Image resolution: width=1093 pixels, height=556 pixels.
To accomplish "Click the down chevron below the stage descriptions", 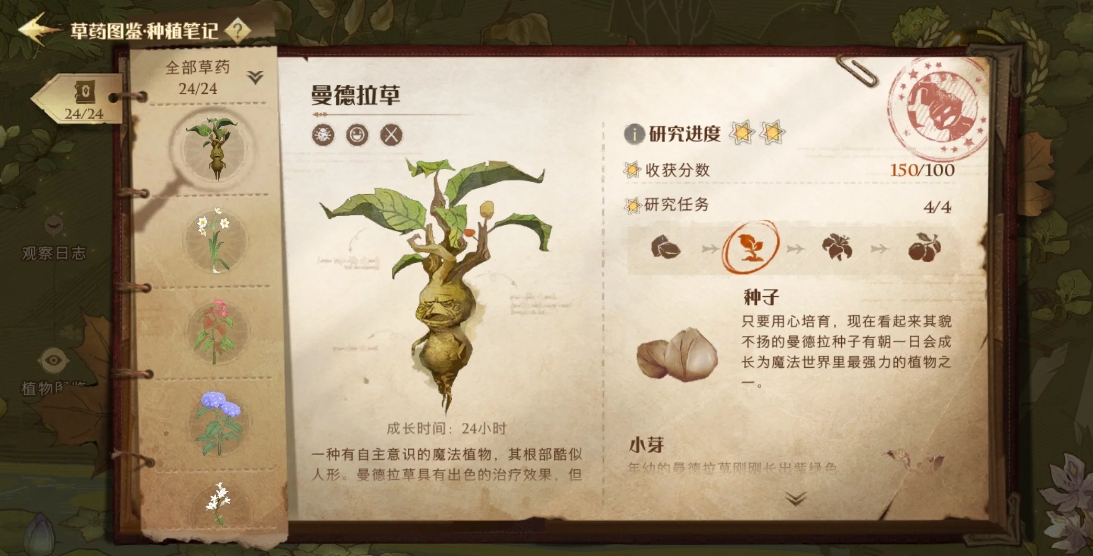I will 796,498.
